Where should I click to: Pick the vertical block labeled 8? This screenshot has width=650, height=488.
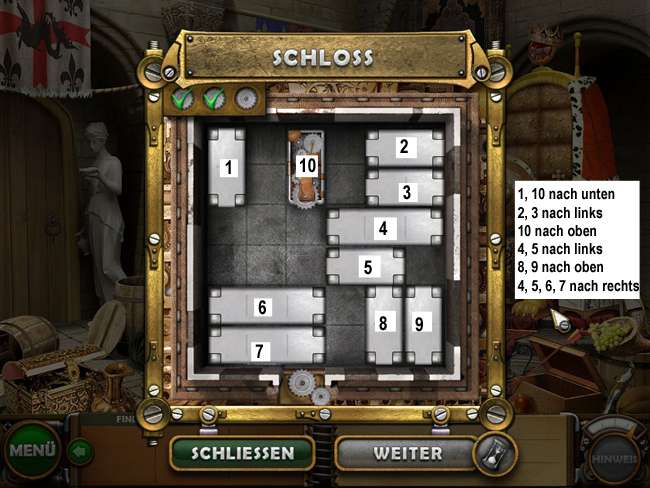tap(383, 324)
